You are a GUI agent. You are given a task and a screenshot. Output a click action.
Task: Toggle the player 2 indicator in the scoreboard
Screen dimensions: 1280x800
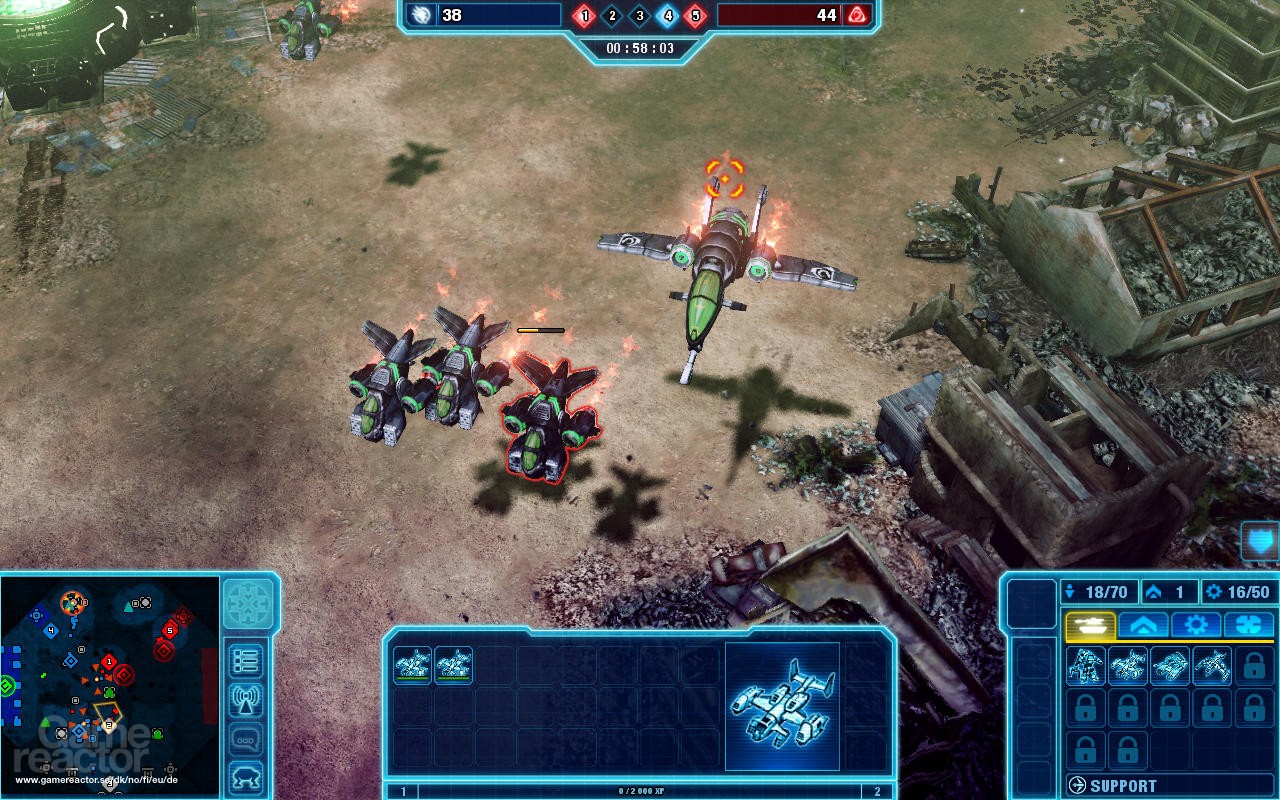pos(613,16)
